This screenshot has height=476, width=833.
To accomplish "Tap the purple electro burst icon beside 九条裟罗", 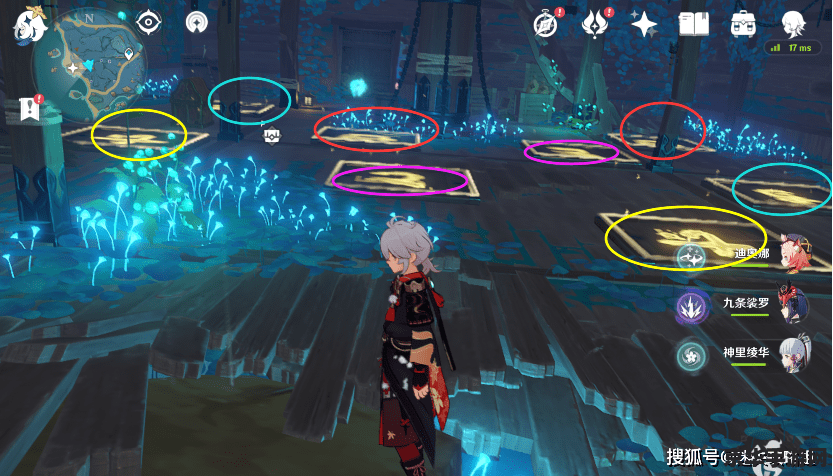I will (692, 306).
